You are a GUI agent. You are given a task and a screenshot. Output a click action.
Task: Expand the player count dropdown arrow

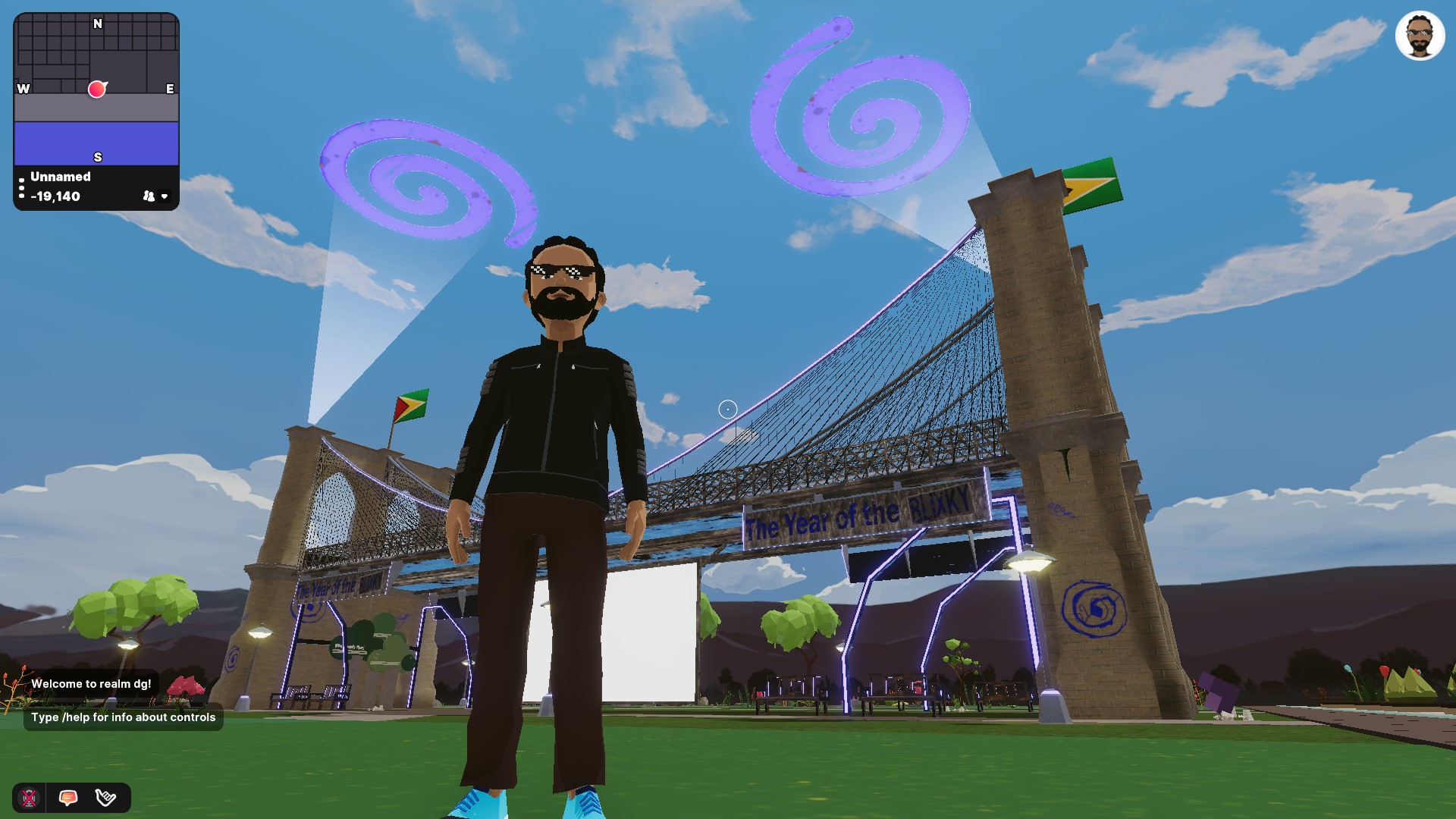pos(163,197)
